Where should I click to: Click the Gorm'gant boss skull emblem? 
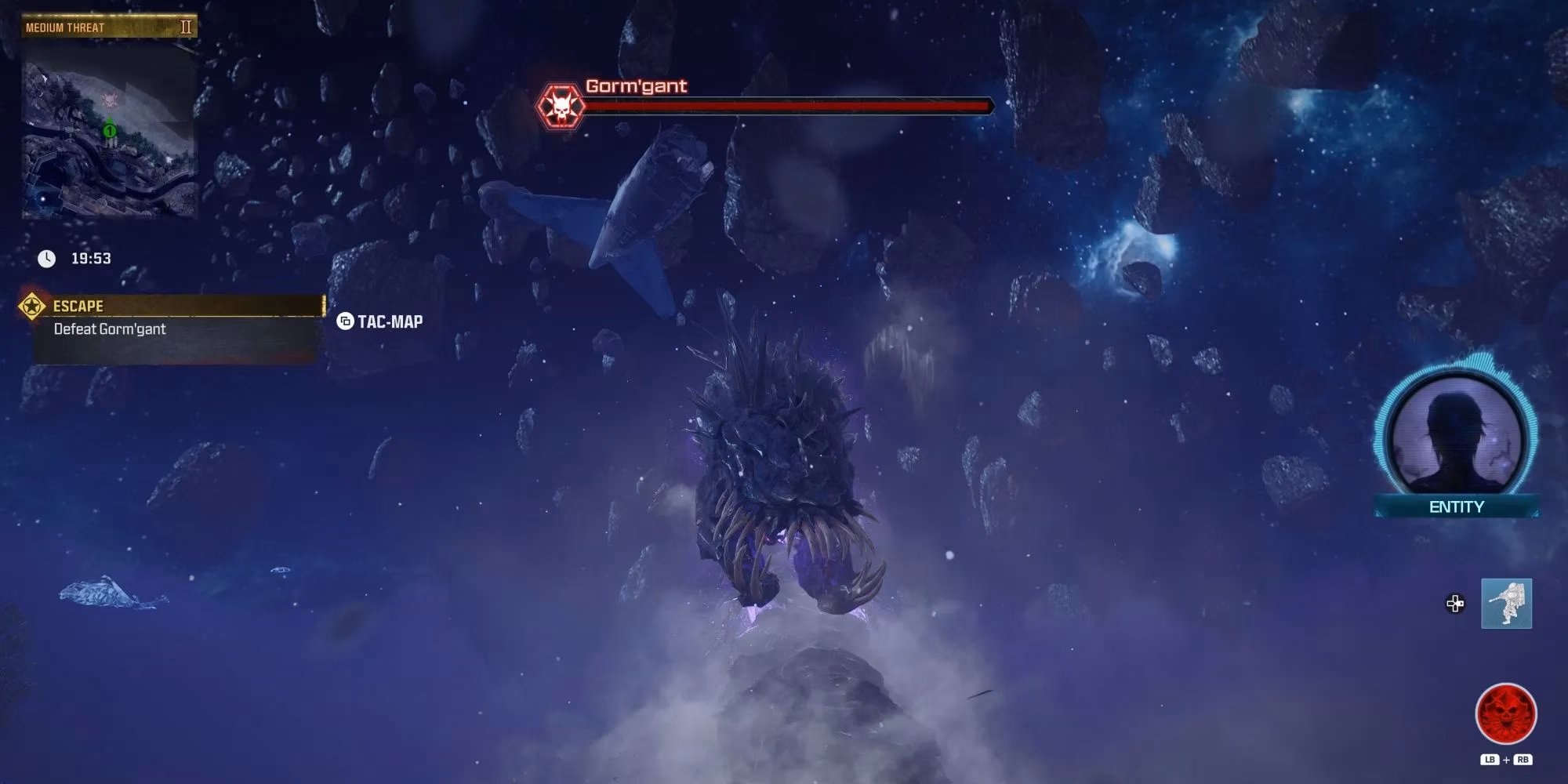click(x=561, y=107)
